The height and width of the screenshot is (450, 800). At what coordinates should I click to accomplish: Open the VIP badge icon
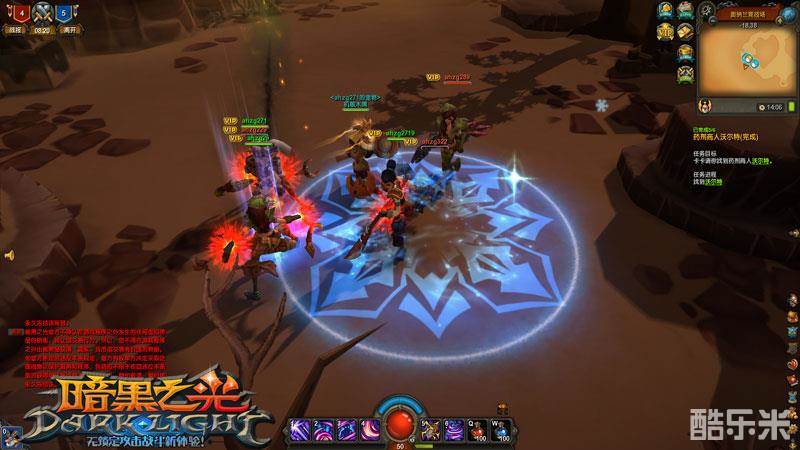pos(664,31)
